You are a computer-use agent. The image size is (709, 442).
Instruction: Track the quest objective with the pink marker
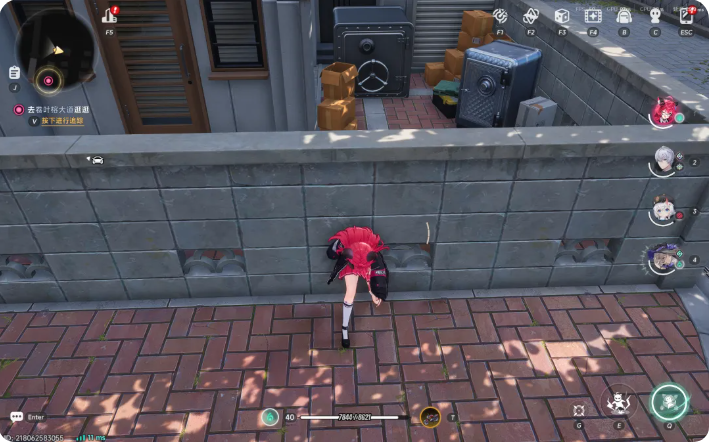[47, 79]
